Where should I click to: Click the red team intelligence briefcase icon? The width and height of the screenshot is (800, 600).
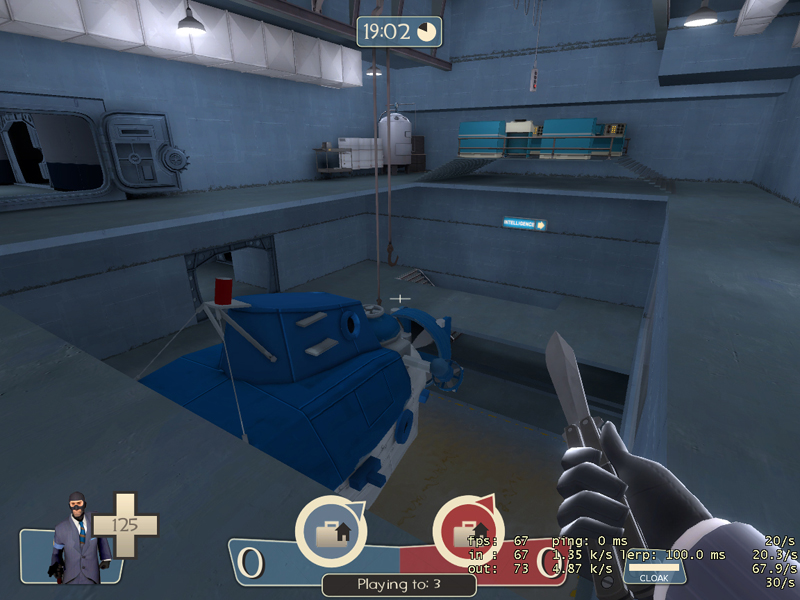tap(468, 531)
